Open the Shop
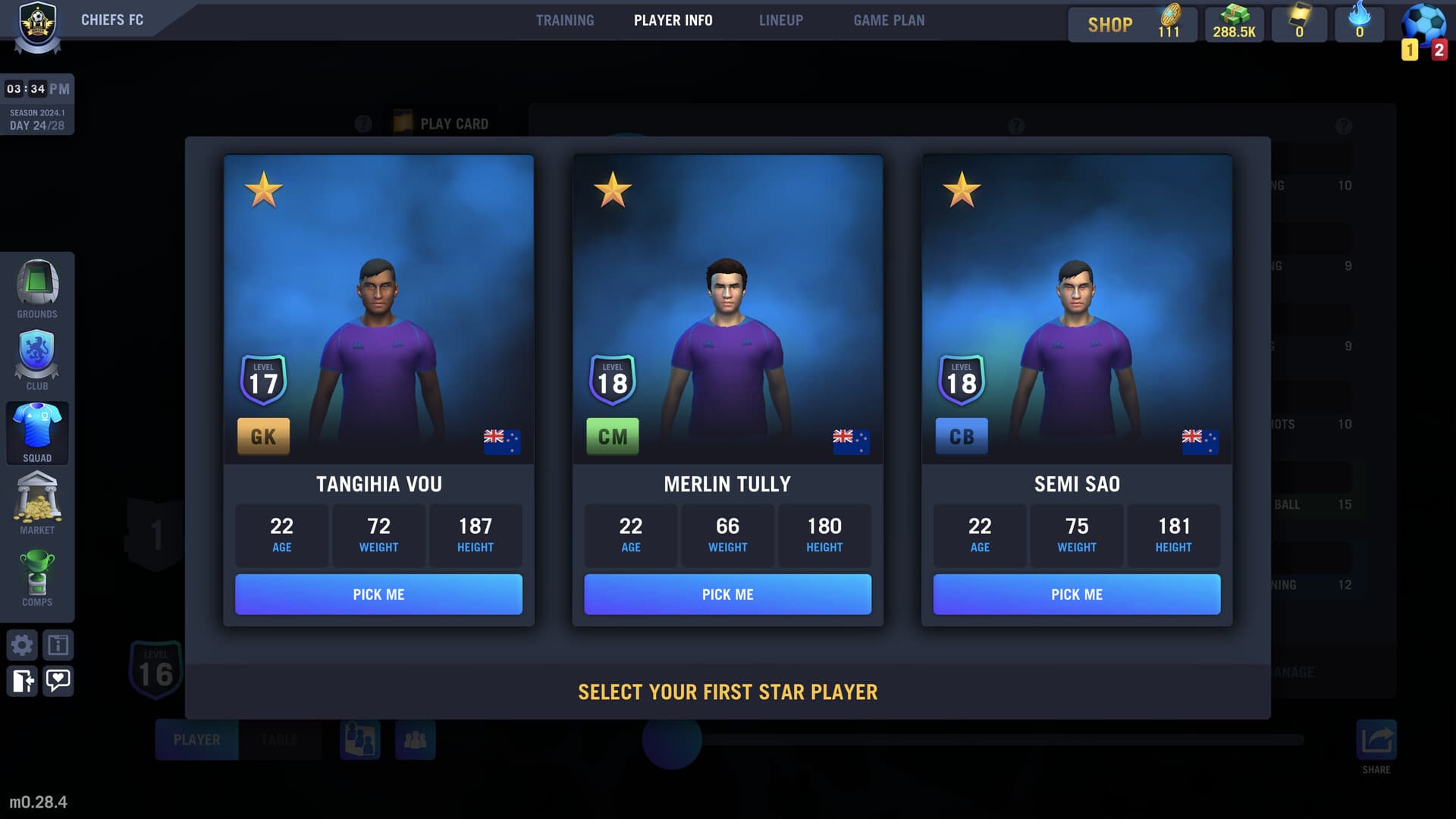This screenshot has height=819, width=1456. (x=1109, y=24)
